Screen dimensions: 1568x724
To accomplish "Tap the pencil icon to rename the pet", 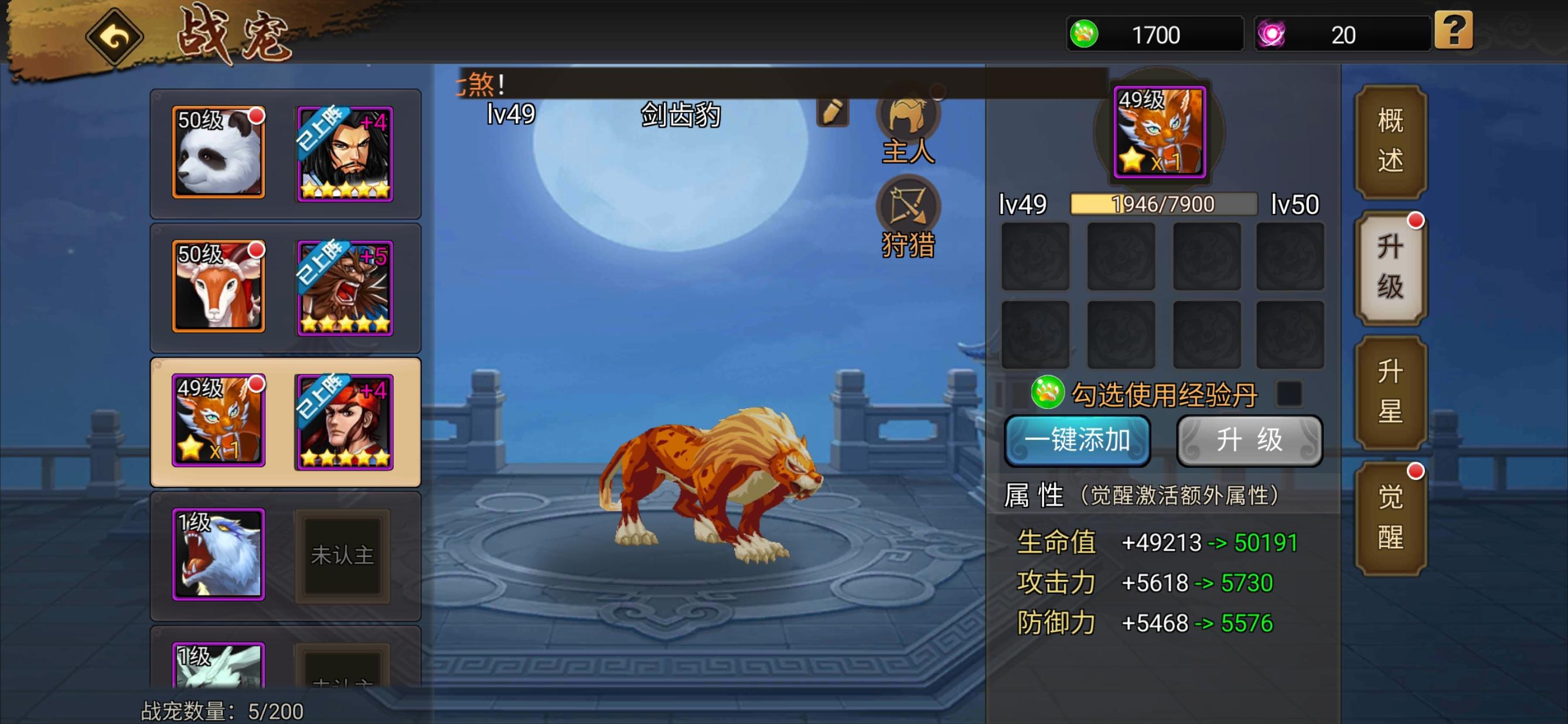I will pyautogui.click(x=832, y=113).
